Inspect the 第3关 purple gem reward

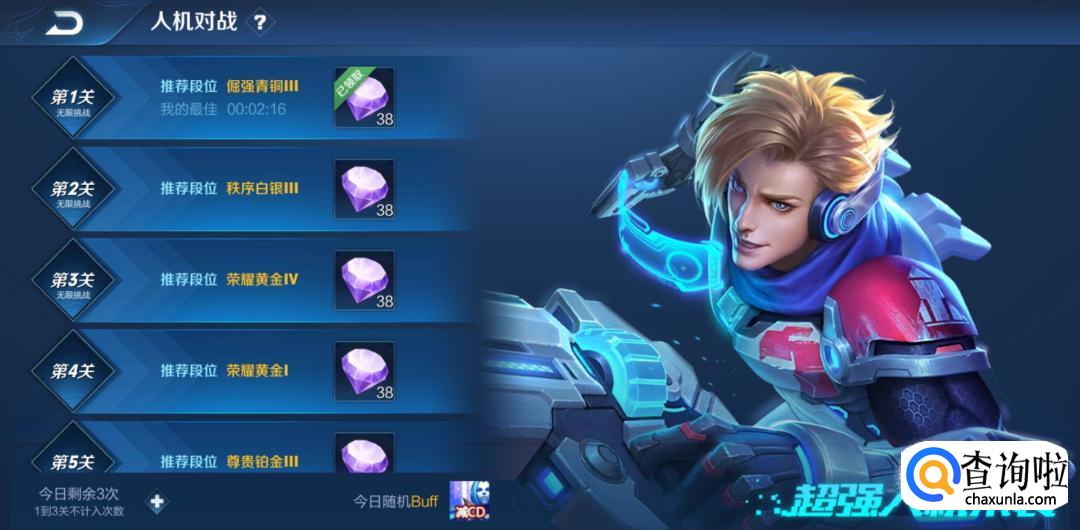click(364, 279)
